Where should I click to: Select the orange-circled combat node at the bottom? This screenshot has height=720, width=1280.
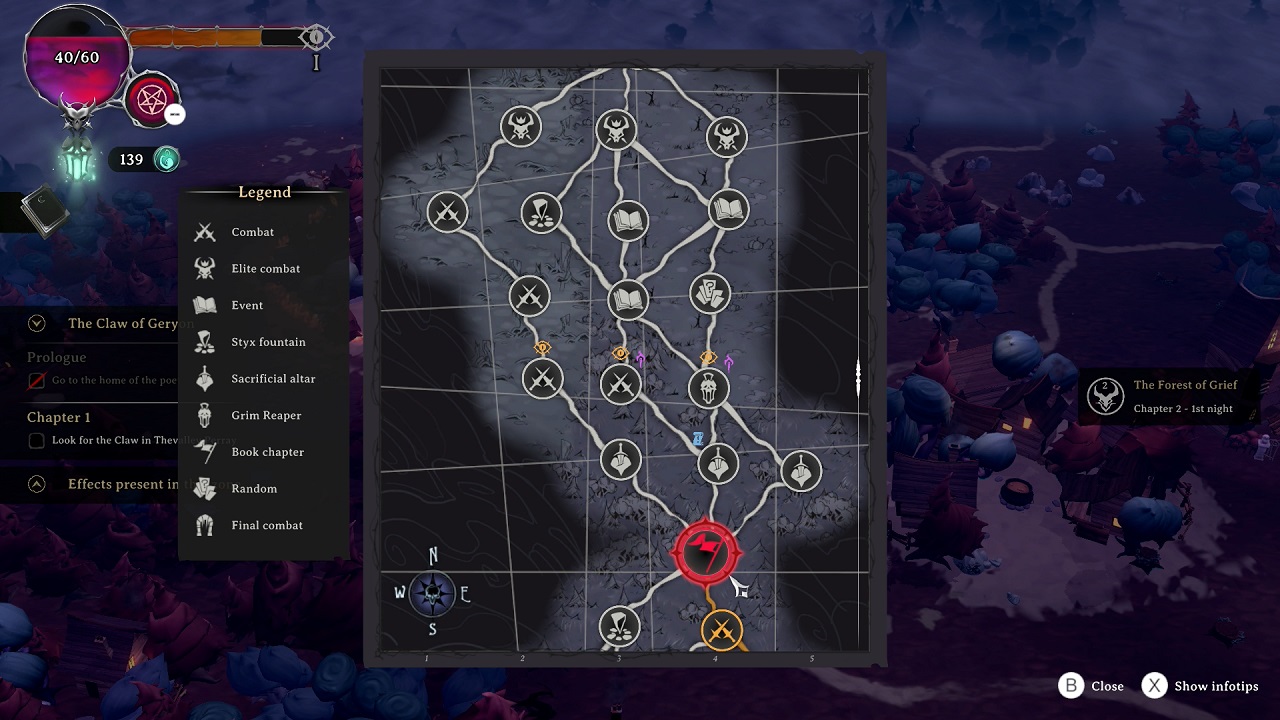point(722,629)
